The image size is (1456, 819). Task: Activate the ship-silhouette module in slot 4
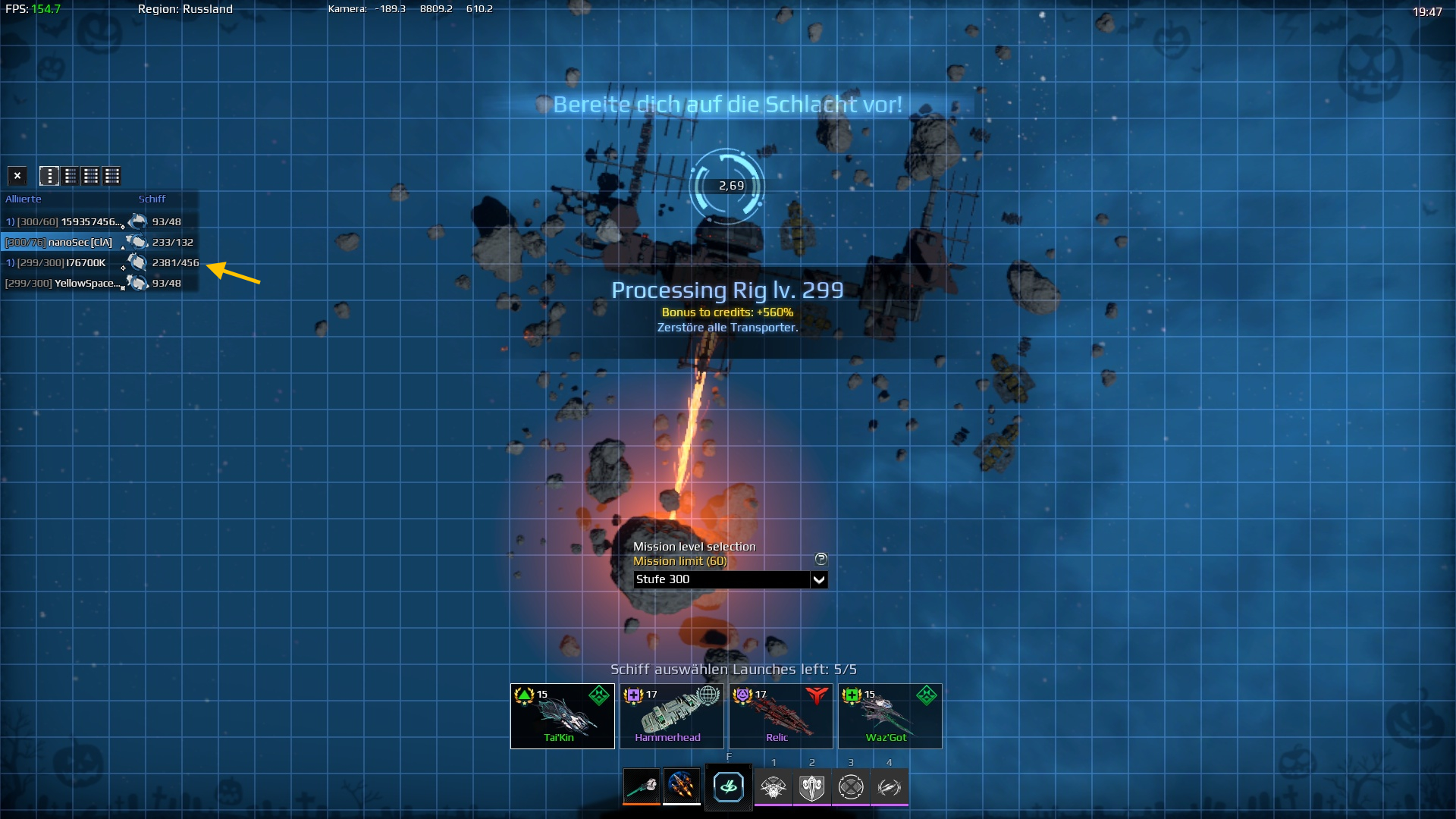[x=890, y=787]
